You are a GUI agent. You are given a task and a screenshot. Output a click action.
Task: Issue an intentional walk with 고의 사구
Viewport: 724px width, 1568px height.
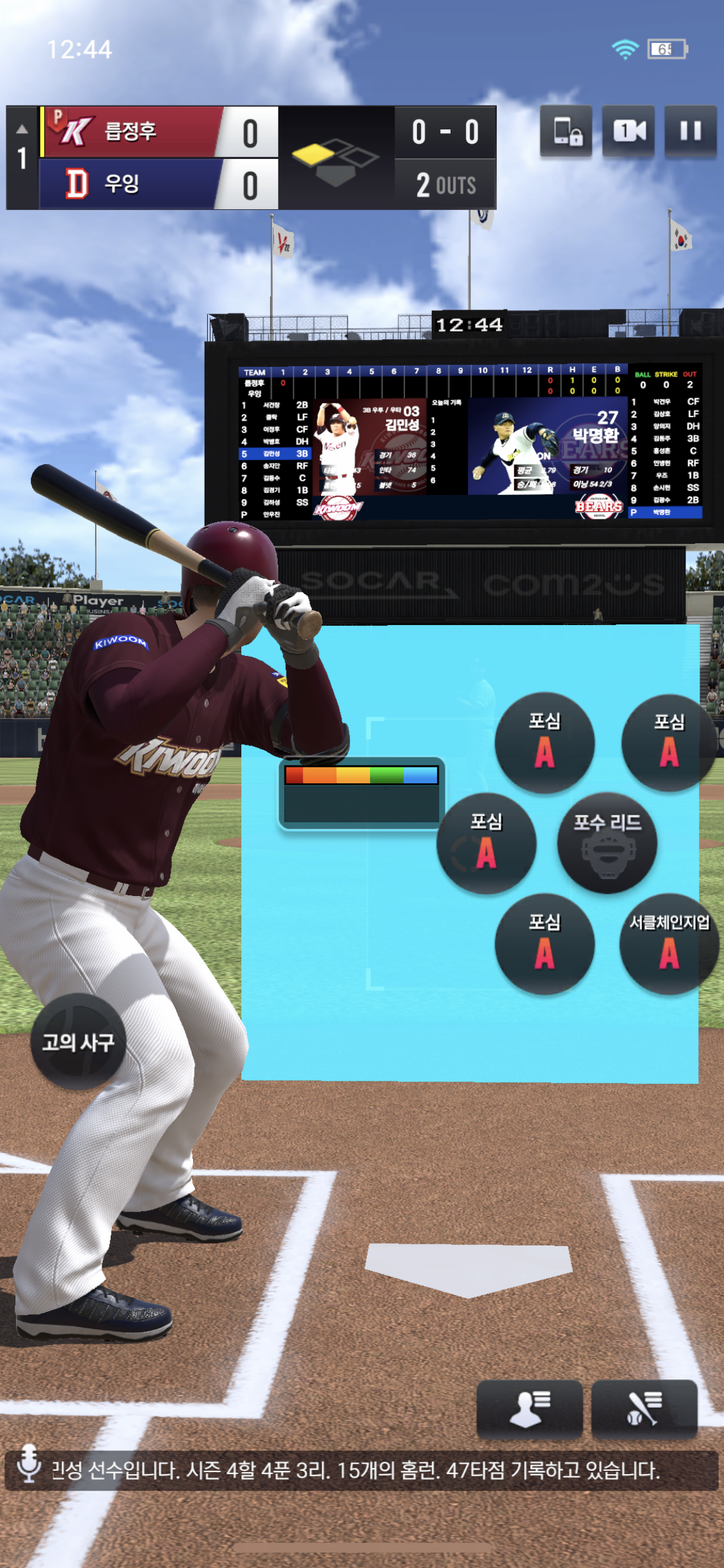78,1041
